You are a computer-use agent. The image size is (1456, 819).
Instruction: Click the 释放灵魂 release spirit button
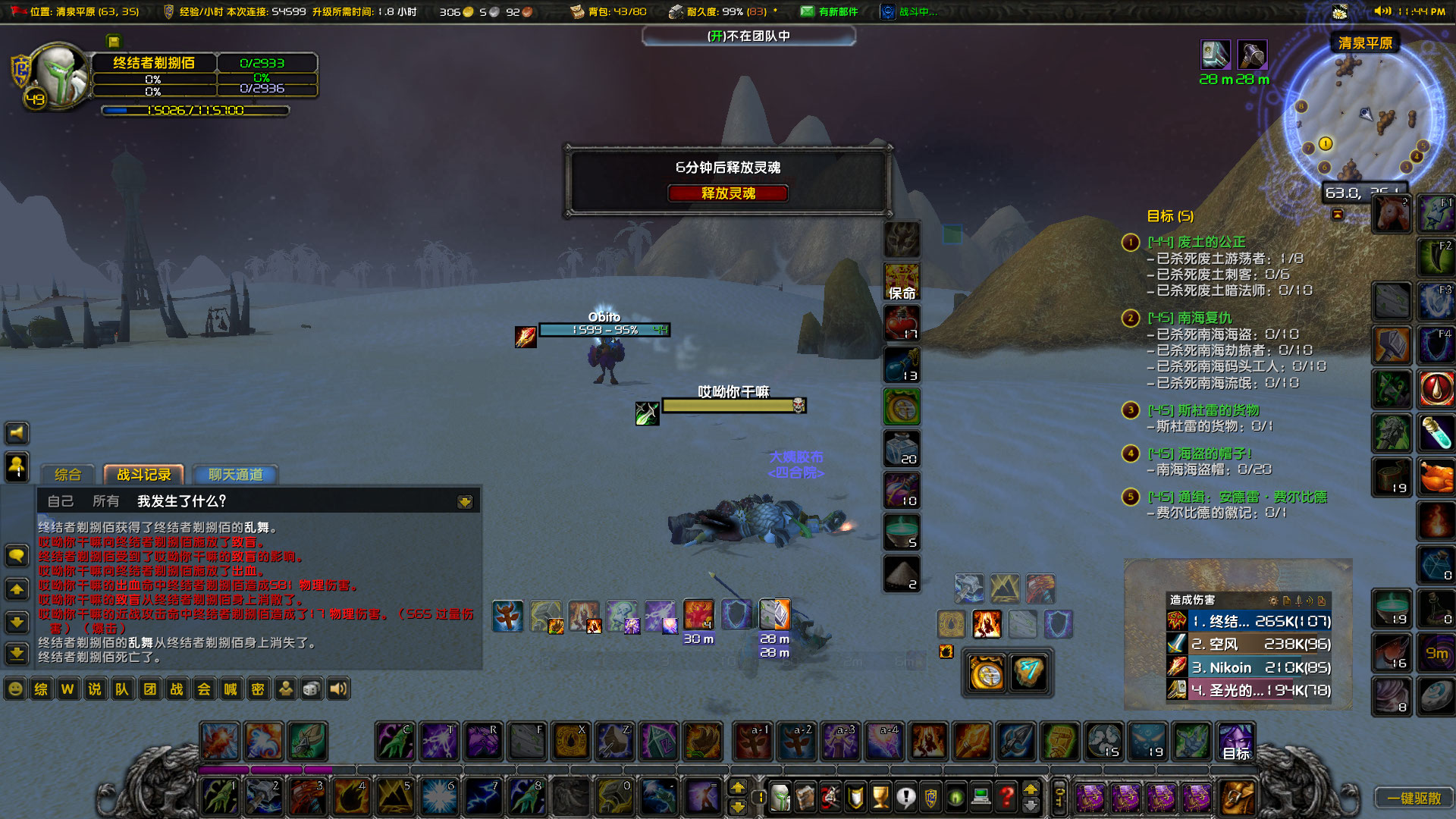click(727, 193)
